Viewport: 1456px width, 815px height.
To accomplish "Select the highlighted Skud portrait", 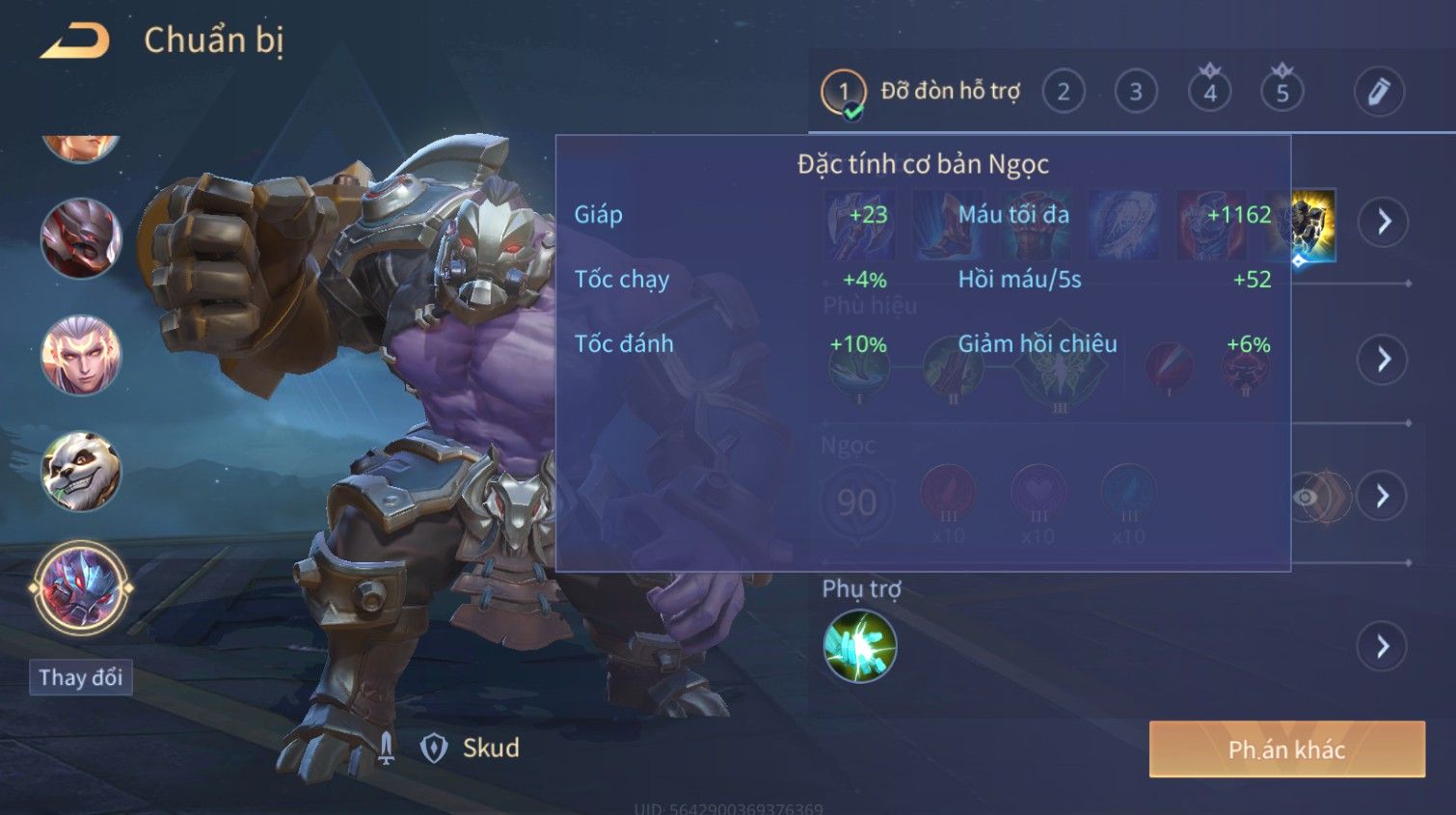I will 81,587.
